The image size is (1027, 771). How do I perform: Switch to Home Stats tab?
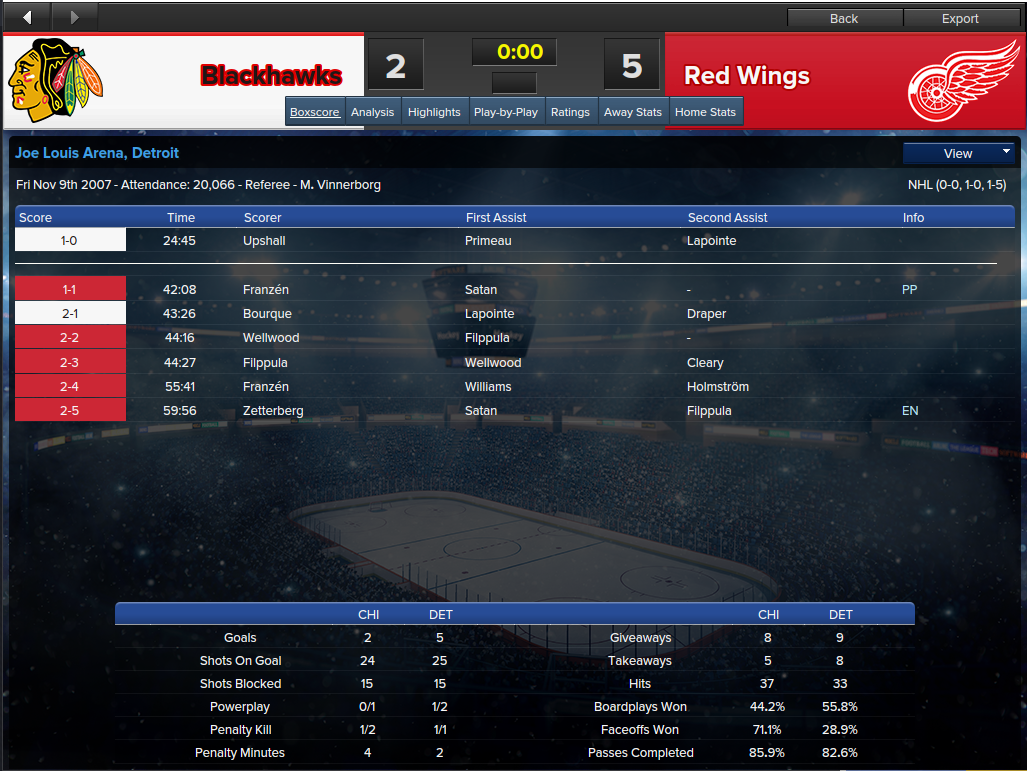point(705,112)
